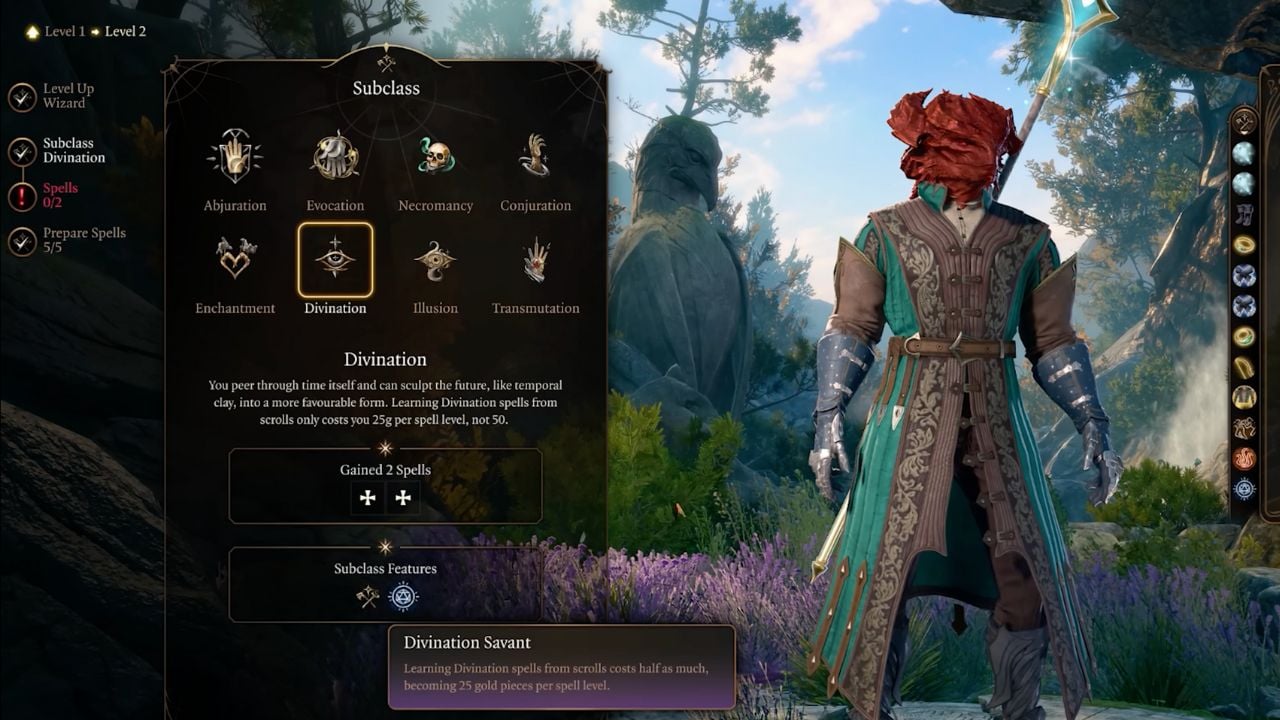Screen dimensions: 1280x720
Task: Open the first empty spell slot
Action: pyautogui.click(x=367, y=497)
